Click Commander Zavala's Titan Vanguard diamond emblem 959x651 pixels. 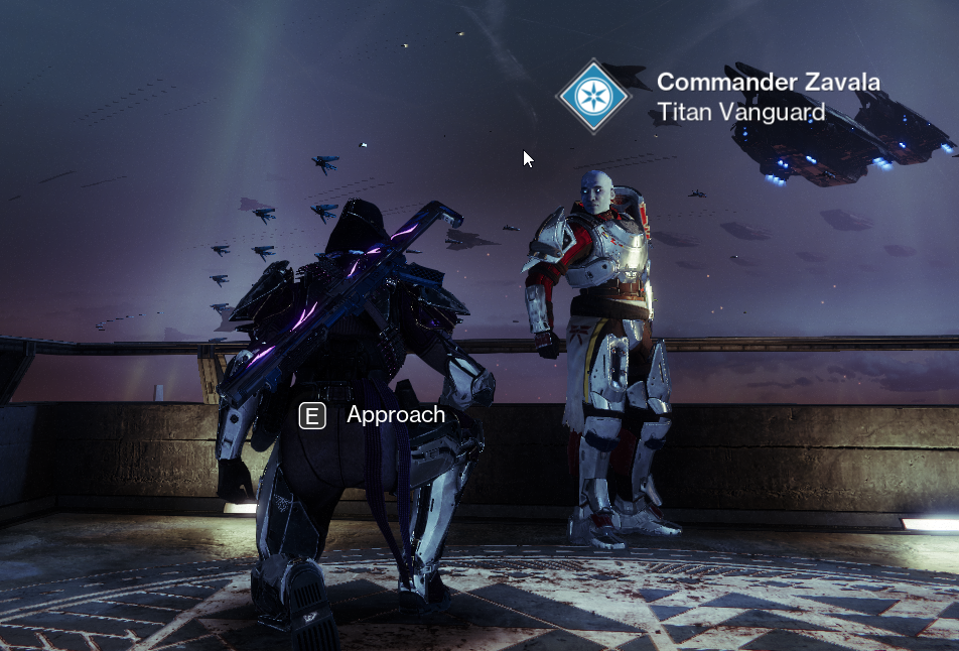tap(594, 96)
